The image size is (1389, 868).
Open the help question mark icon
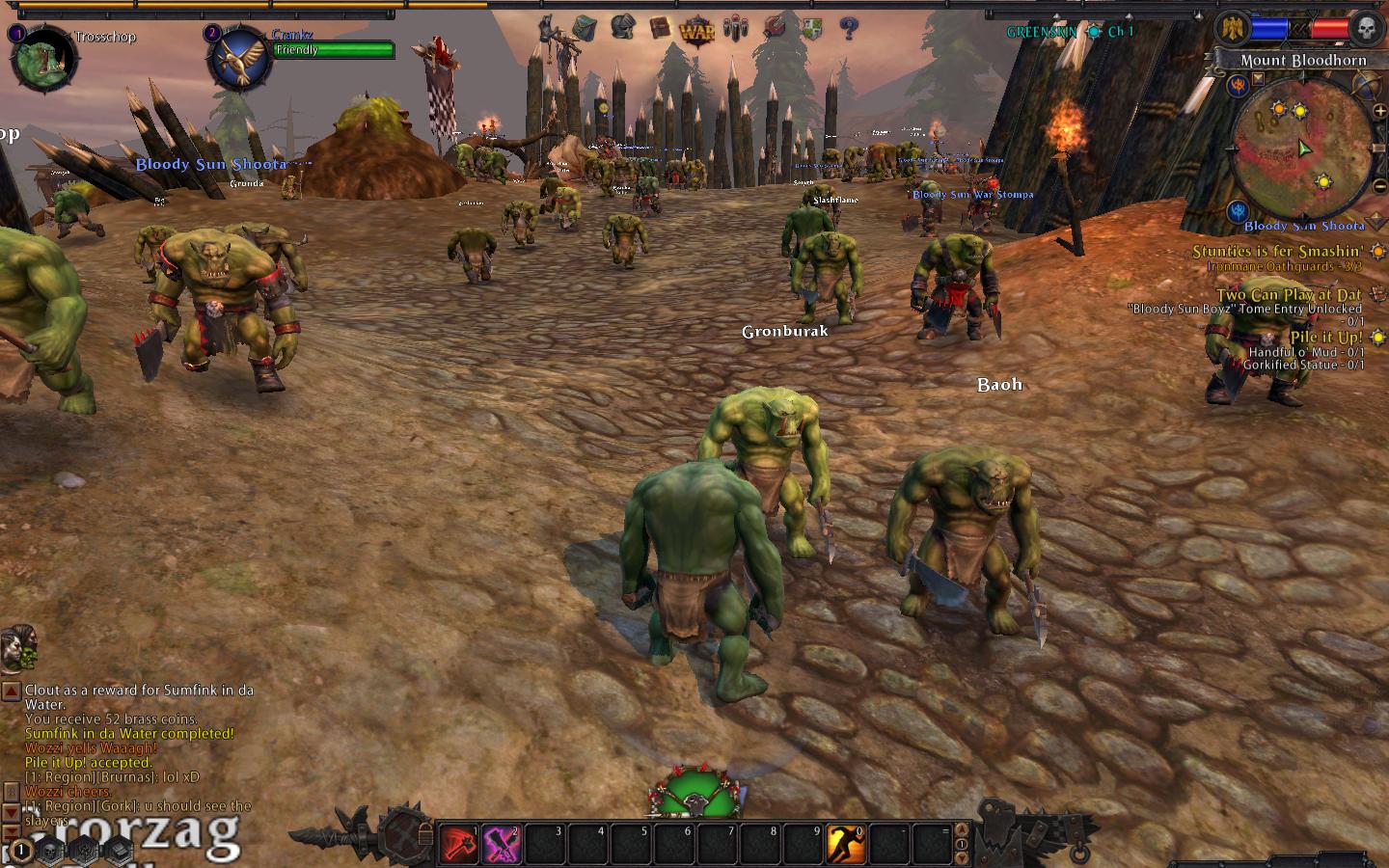click(849, 28)
